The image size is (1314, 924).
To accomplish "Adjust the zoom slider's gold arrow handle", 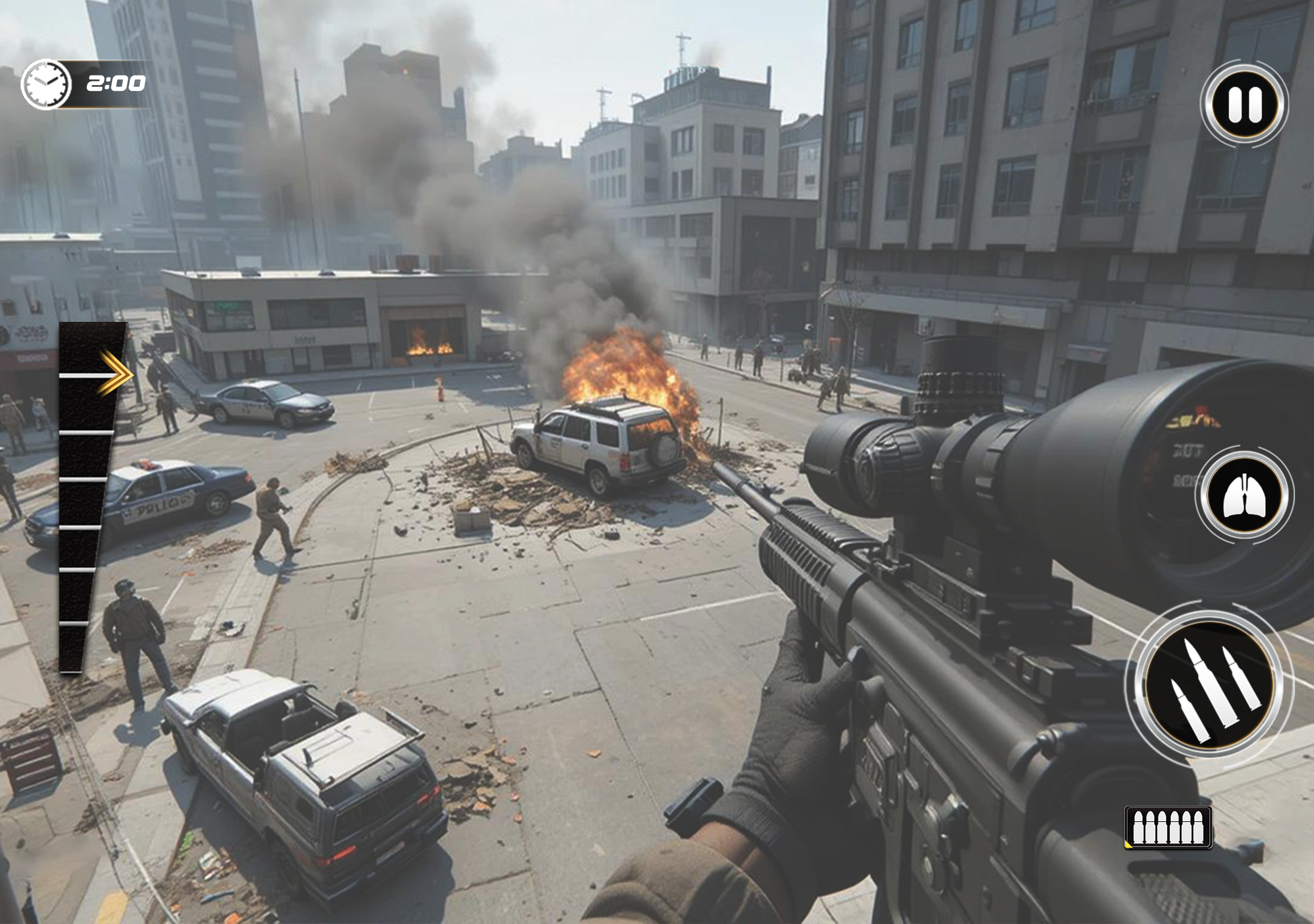I will click(115, 373).
